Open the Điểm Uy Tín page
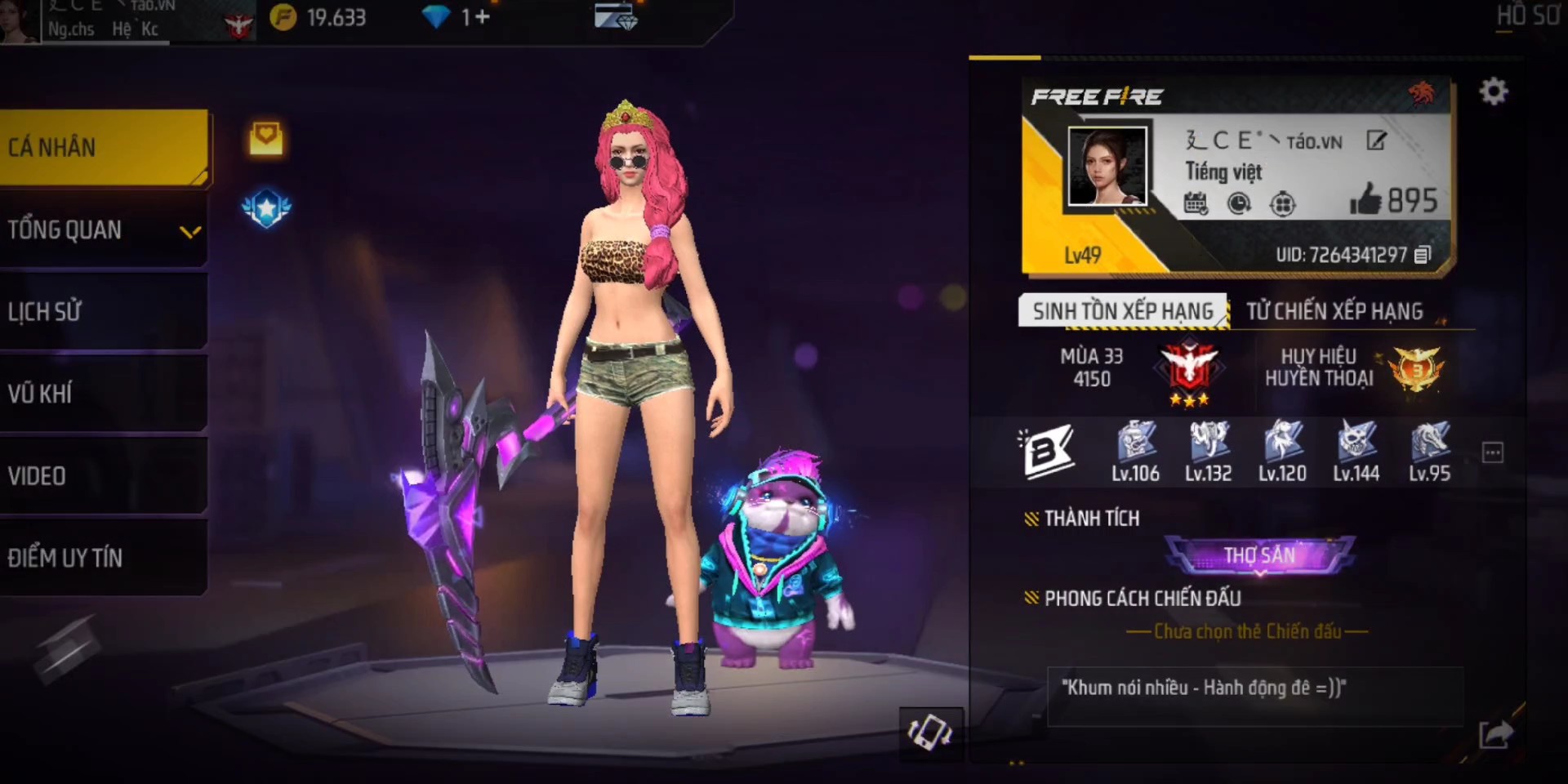This screenshot has width=1568, height=784. 104,558
